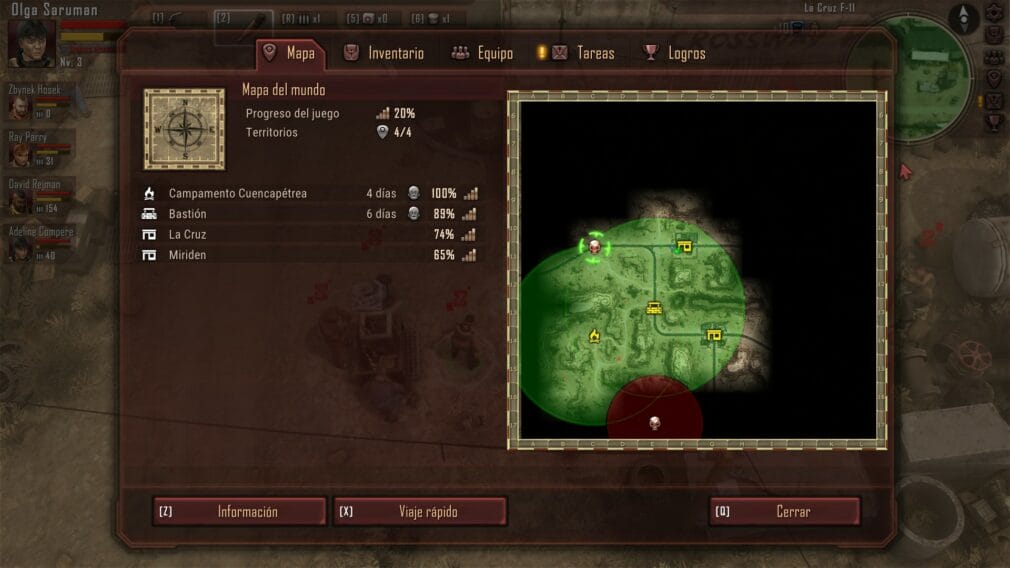
Task: Click the Información button
Action: 240,512
